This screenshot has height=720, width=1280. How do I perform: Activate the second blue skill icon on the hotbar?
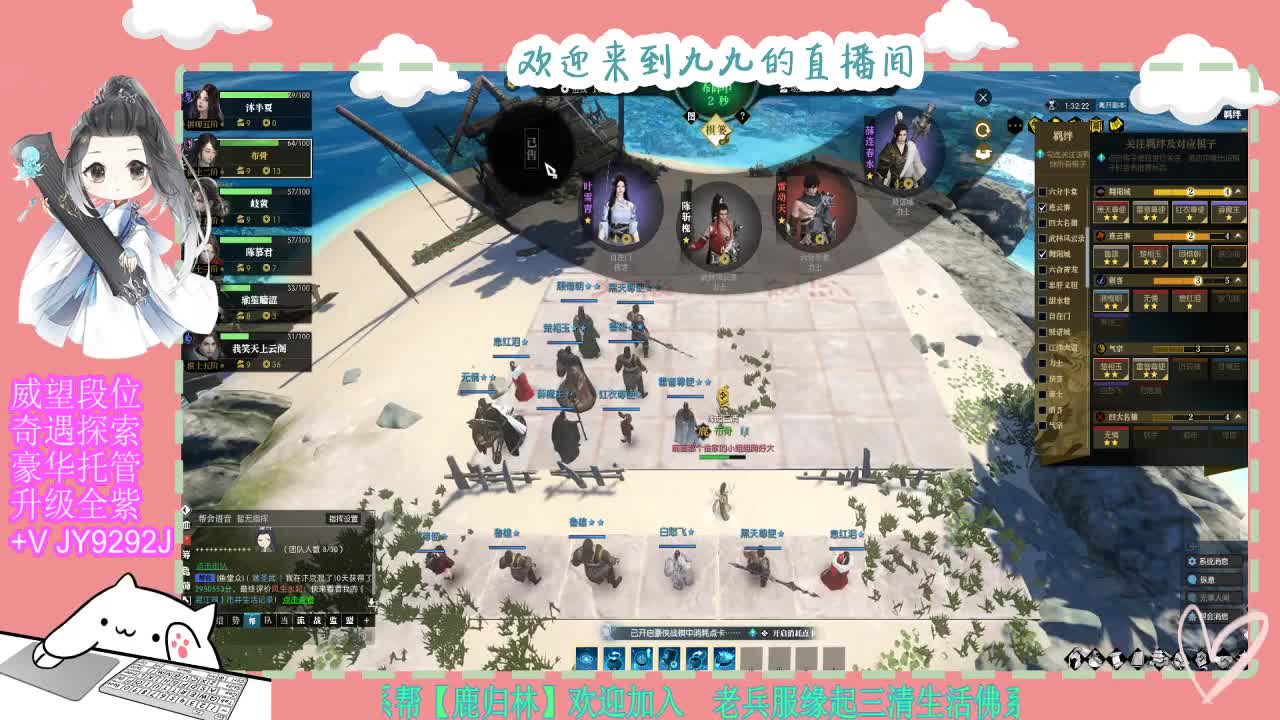(x=612, y=656)
